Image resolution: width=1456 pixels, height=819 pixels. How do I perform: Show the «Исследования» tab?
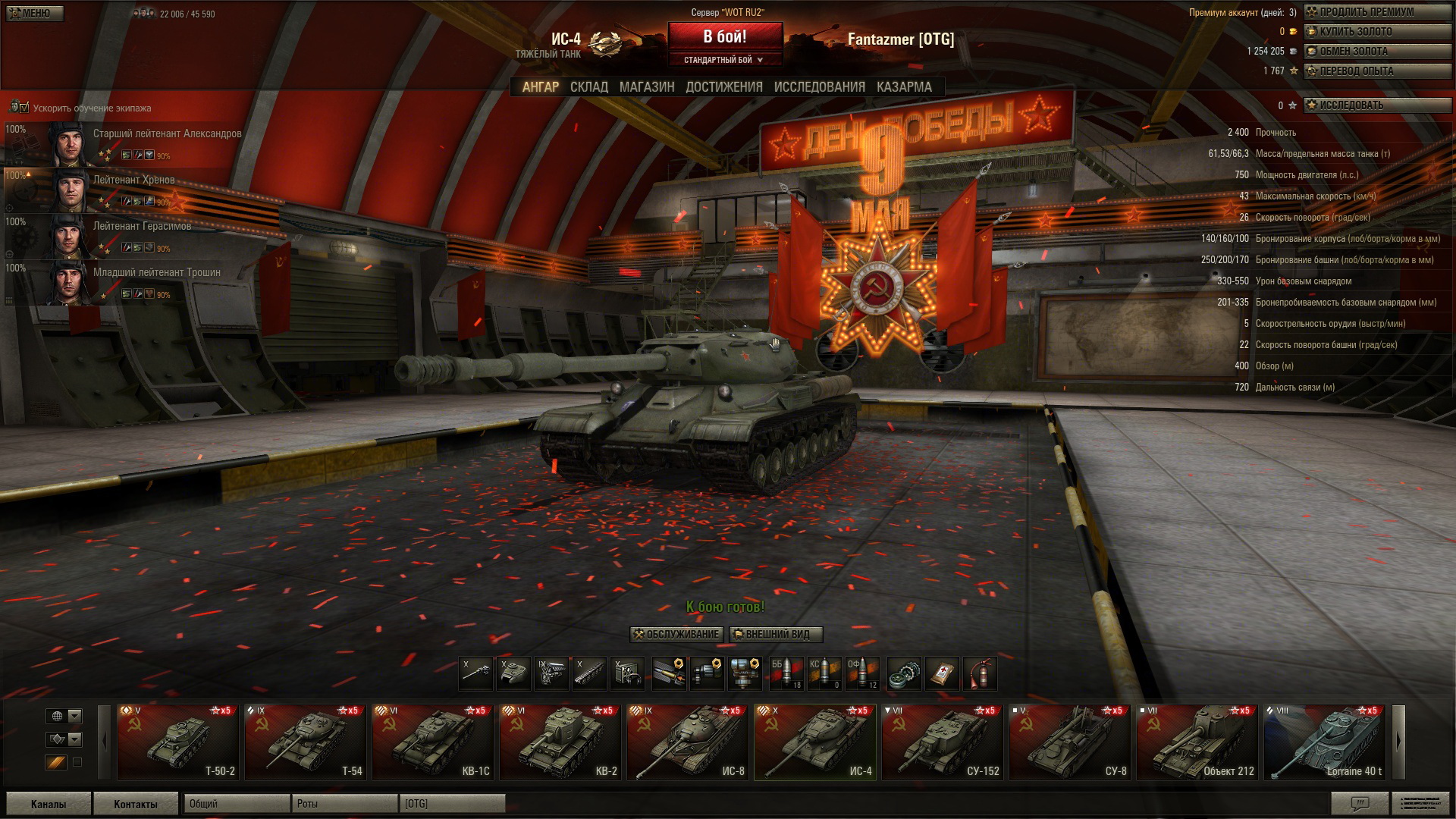point(819,87)
